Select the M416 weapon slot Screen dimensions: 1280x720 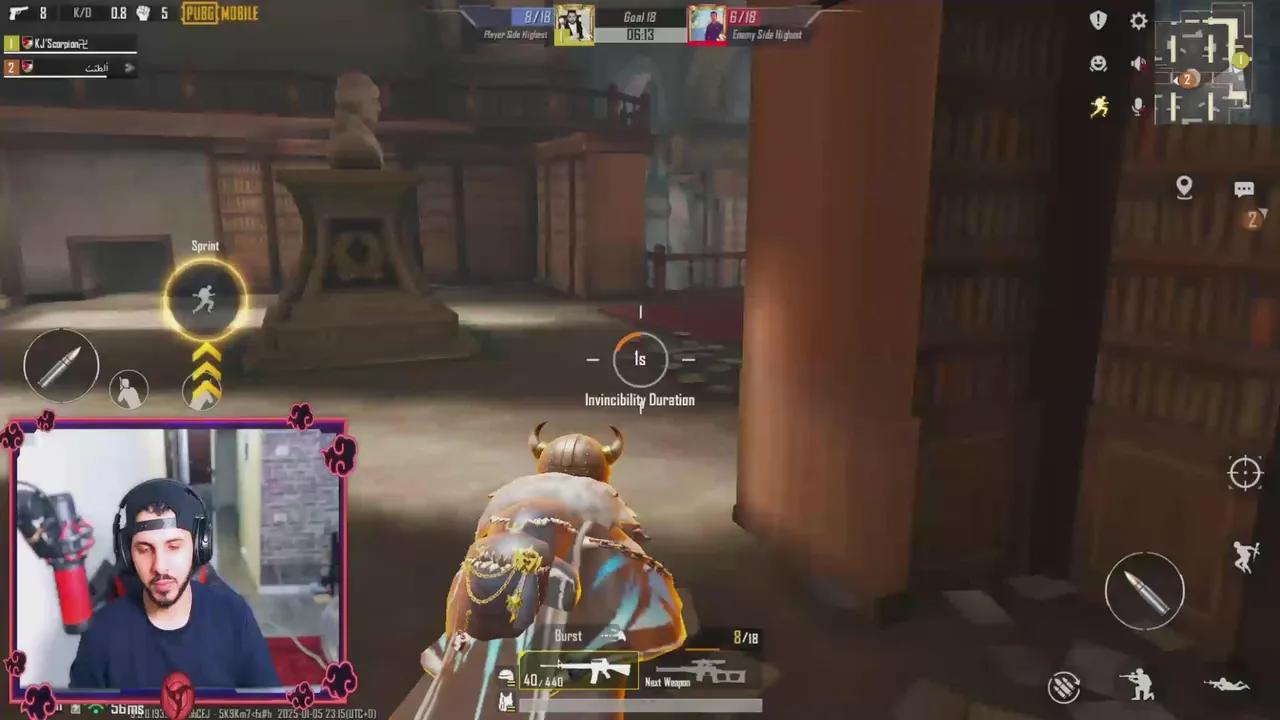580,672
